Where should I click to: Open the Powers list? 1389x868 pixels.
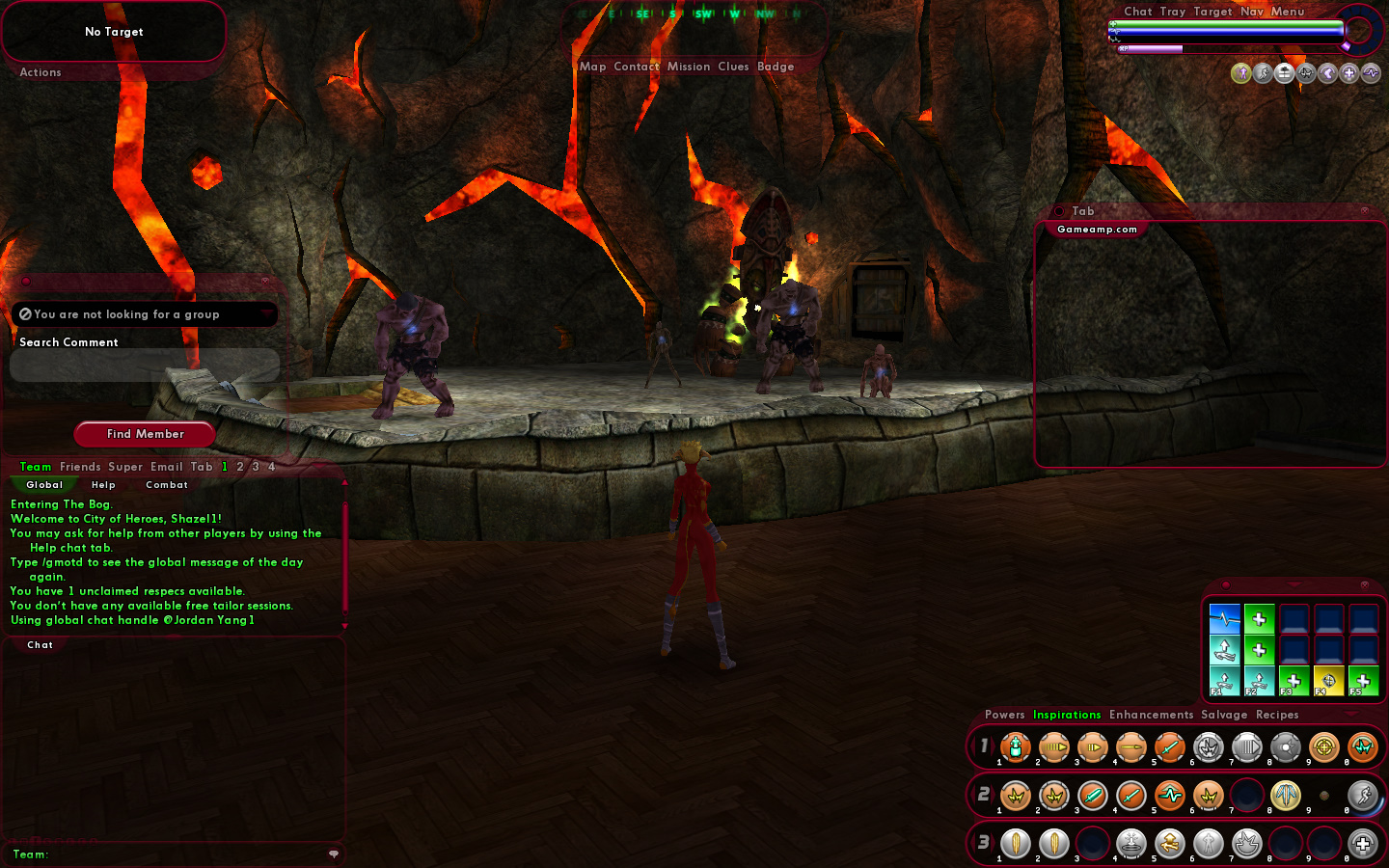(1004, 715)
